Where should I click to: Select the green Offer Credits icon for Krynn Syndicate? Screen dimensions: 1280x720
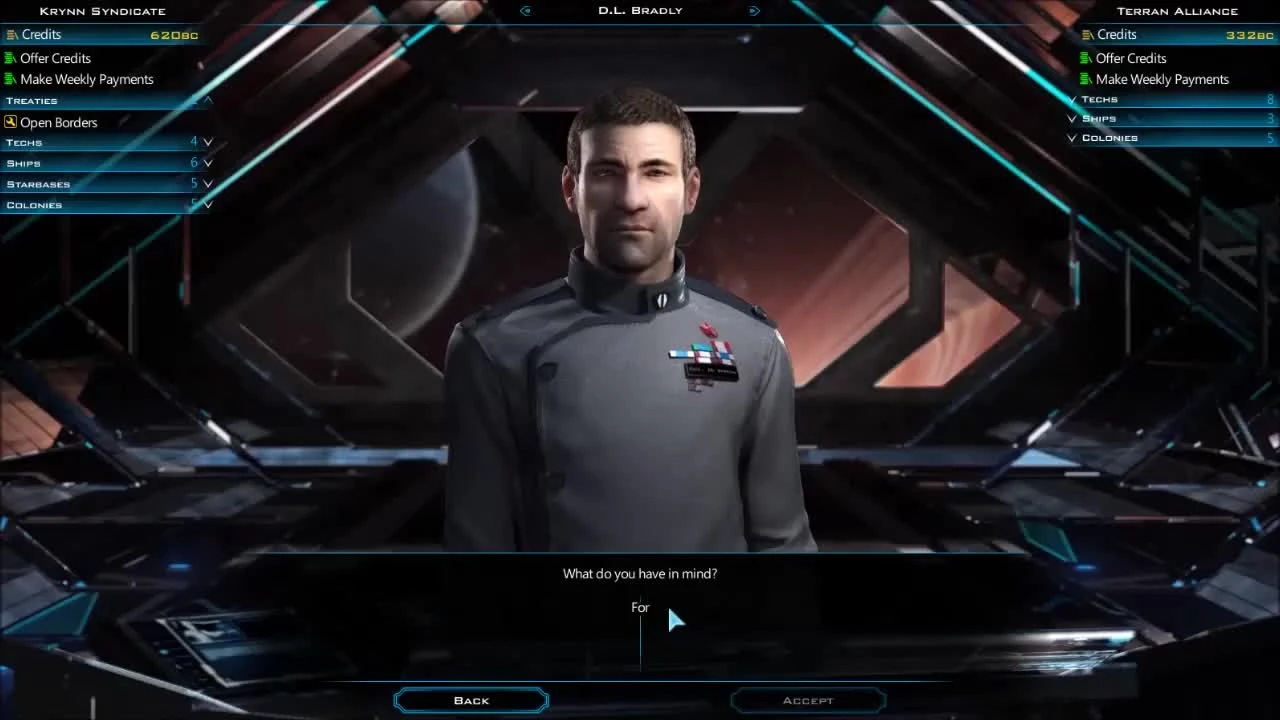(x=11, y=58)
